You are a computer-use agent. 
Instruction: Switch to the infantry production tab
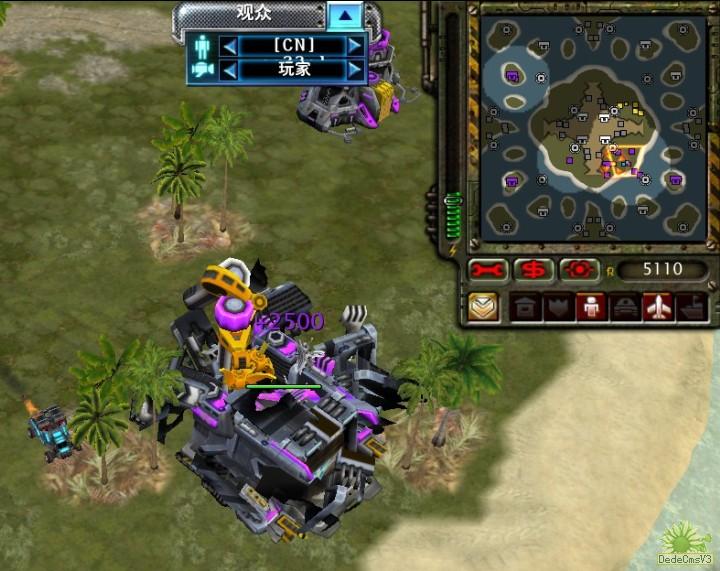click(x=590, y=307)
